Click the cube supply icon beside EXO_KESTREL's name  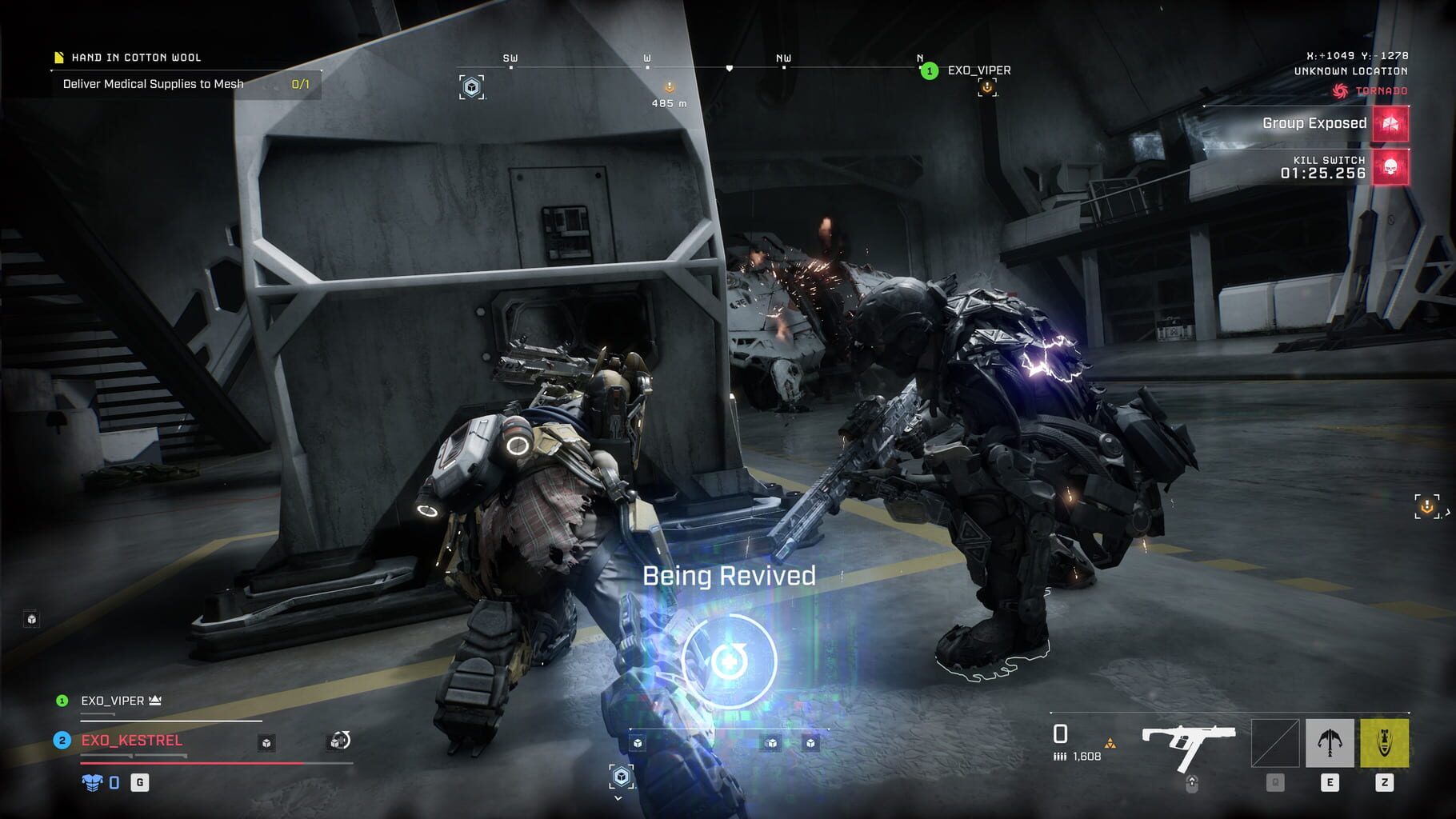point(266,743)
